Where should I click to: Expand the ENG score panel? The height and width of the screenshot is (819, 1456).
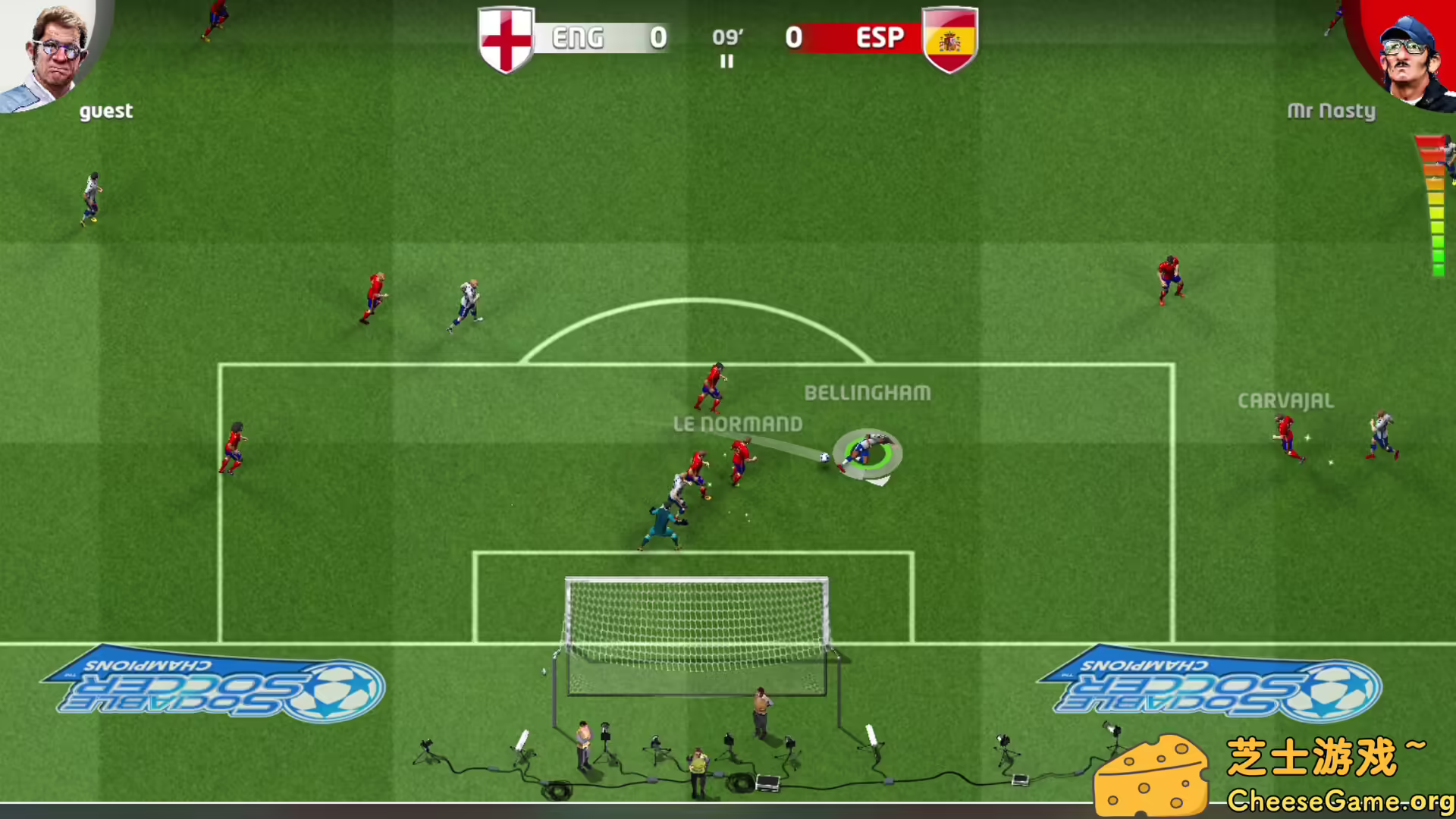point(607,38)
